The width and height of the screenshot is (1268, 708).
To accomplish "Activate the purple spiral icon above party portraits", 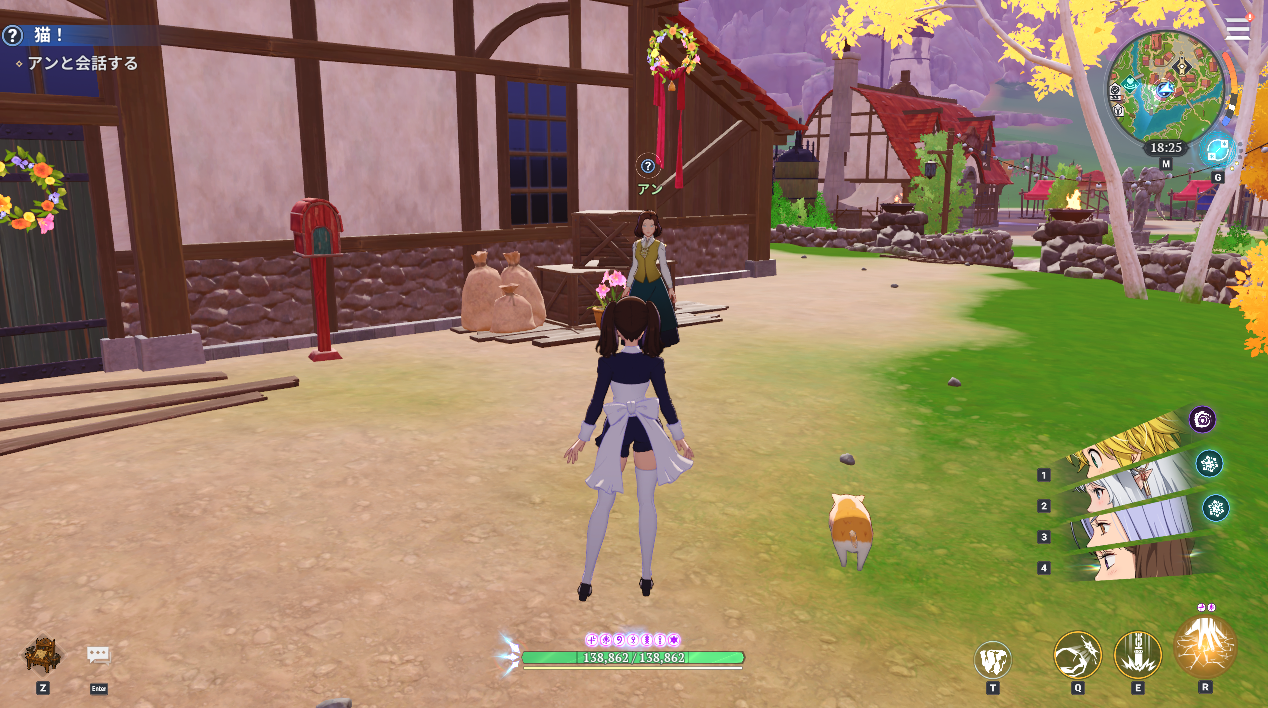I will tap(1202, 420).
